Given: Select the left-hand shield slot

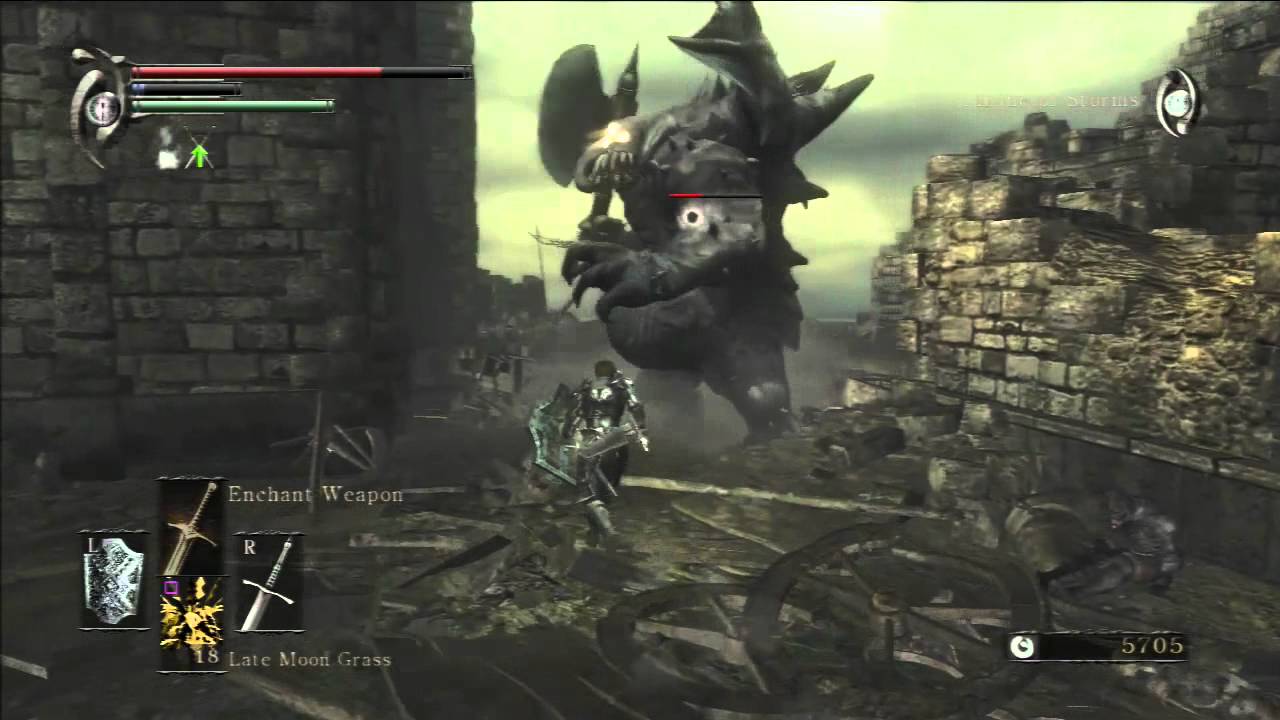Looking at the screenshot, I should pyautogui.click(x=113, y=580).
